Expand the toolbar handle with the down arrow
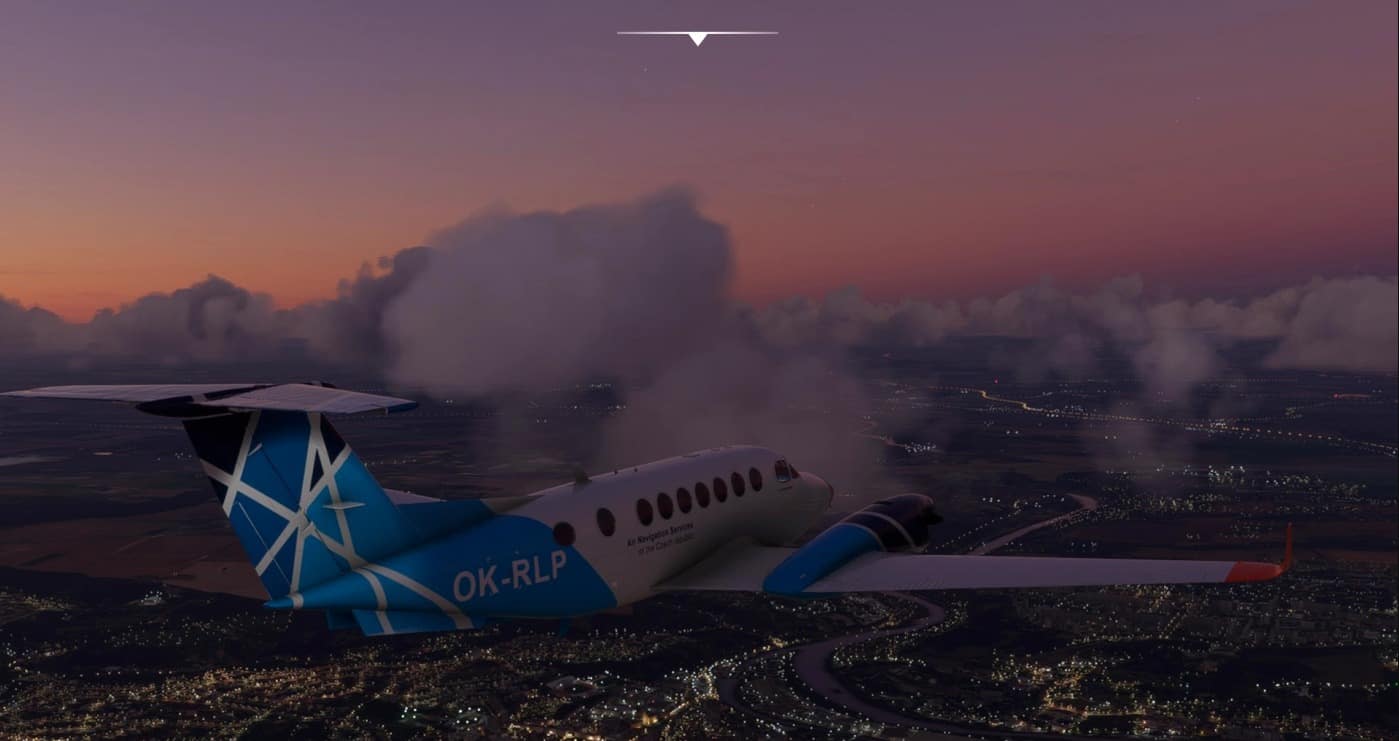This screenshot has height=741, width=1399. click(697, 38)
